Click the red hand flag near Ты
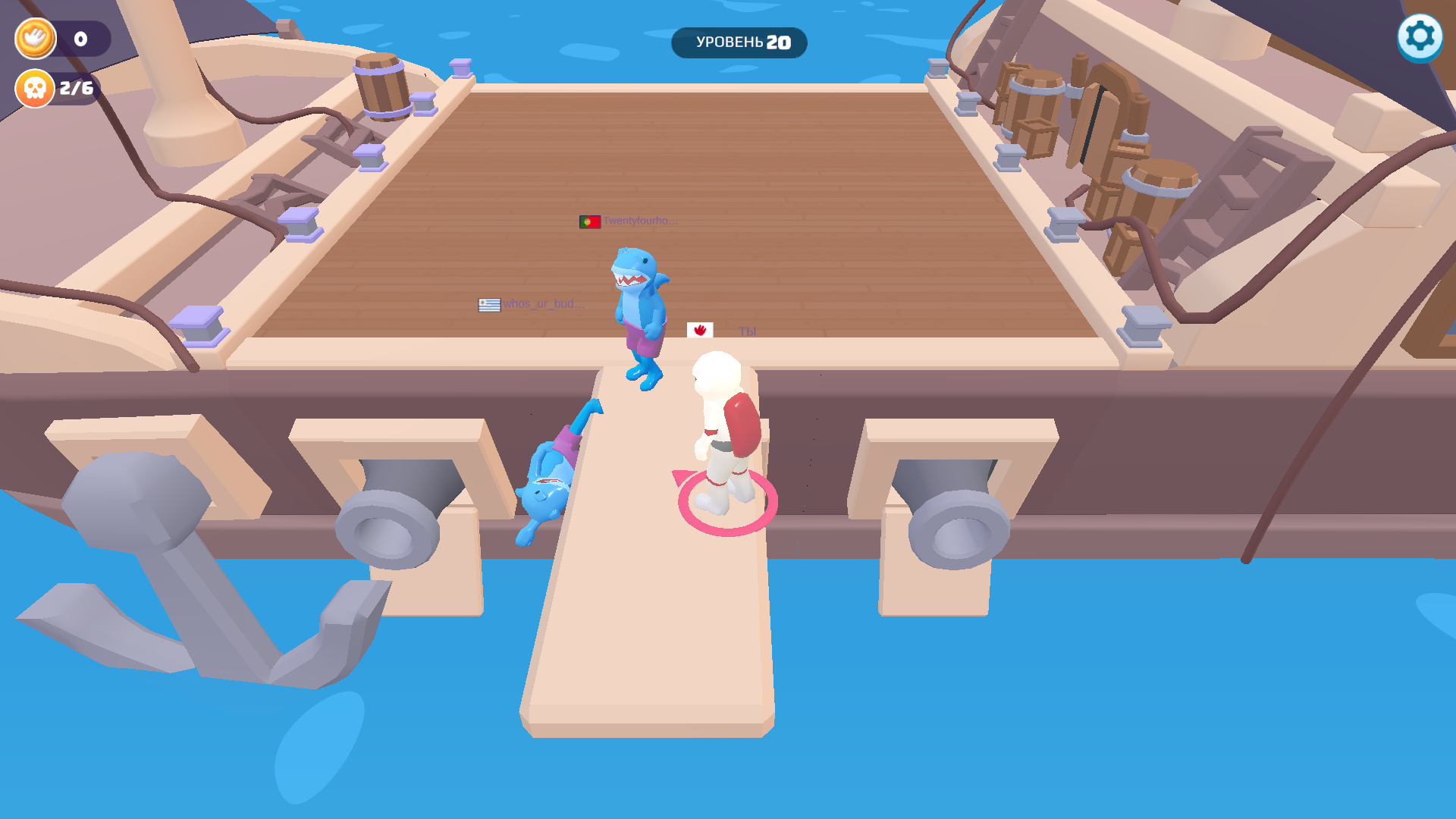The height and width of the screenshot is (819, 1456). coord(700,331)
